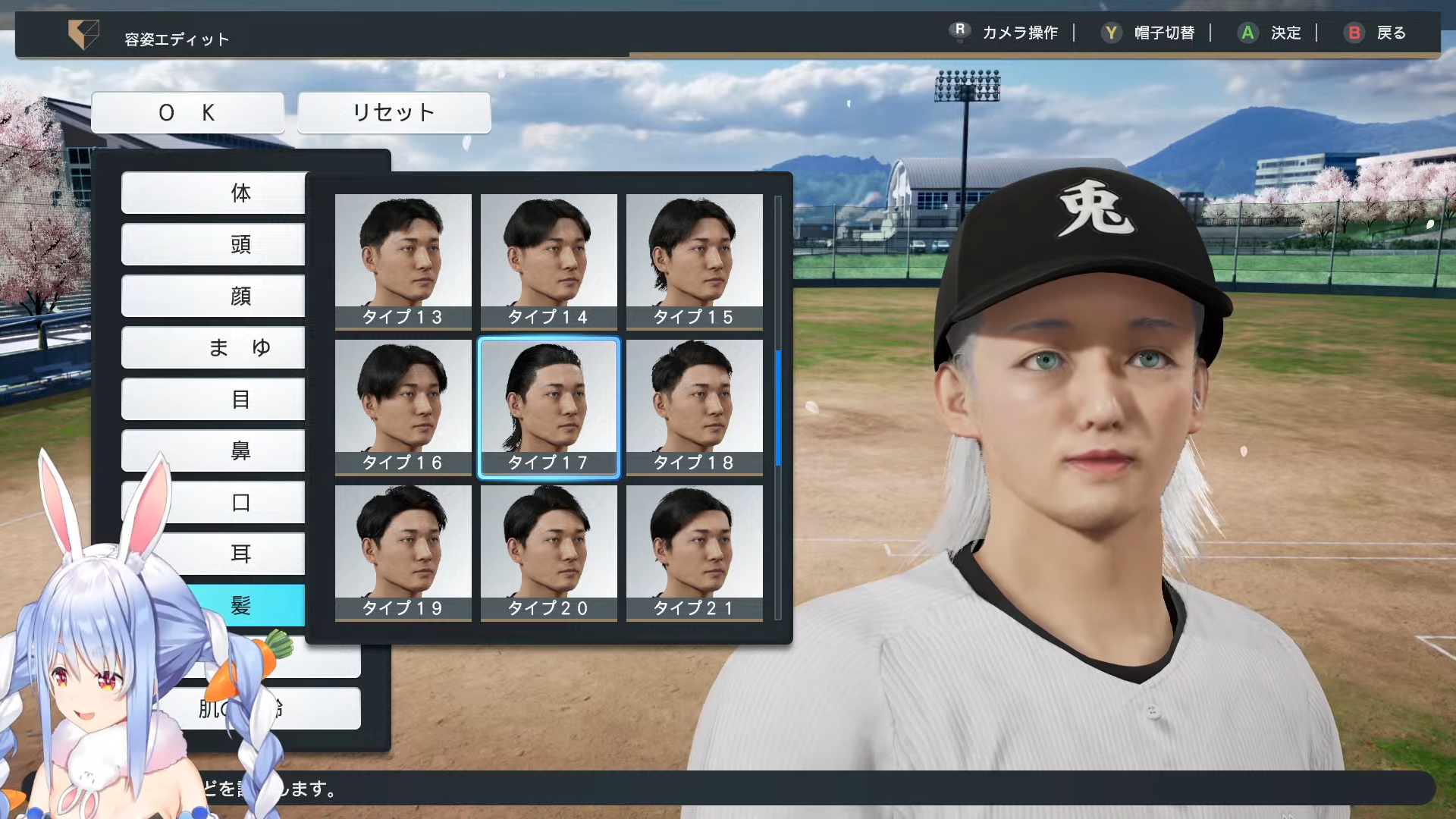This screenshot has height=819, width=1456.
Task: Switch to the 頭 head category
Action: coord(214,244)
